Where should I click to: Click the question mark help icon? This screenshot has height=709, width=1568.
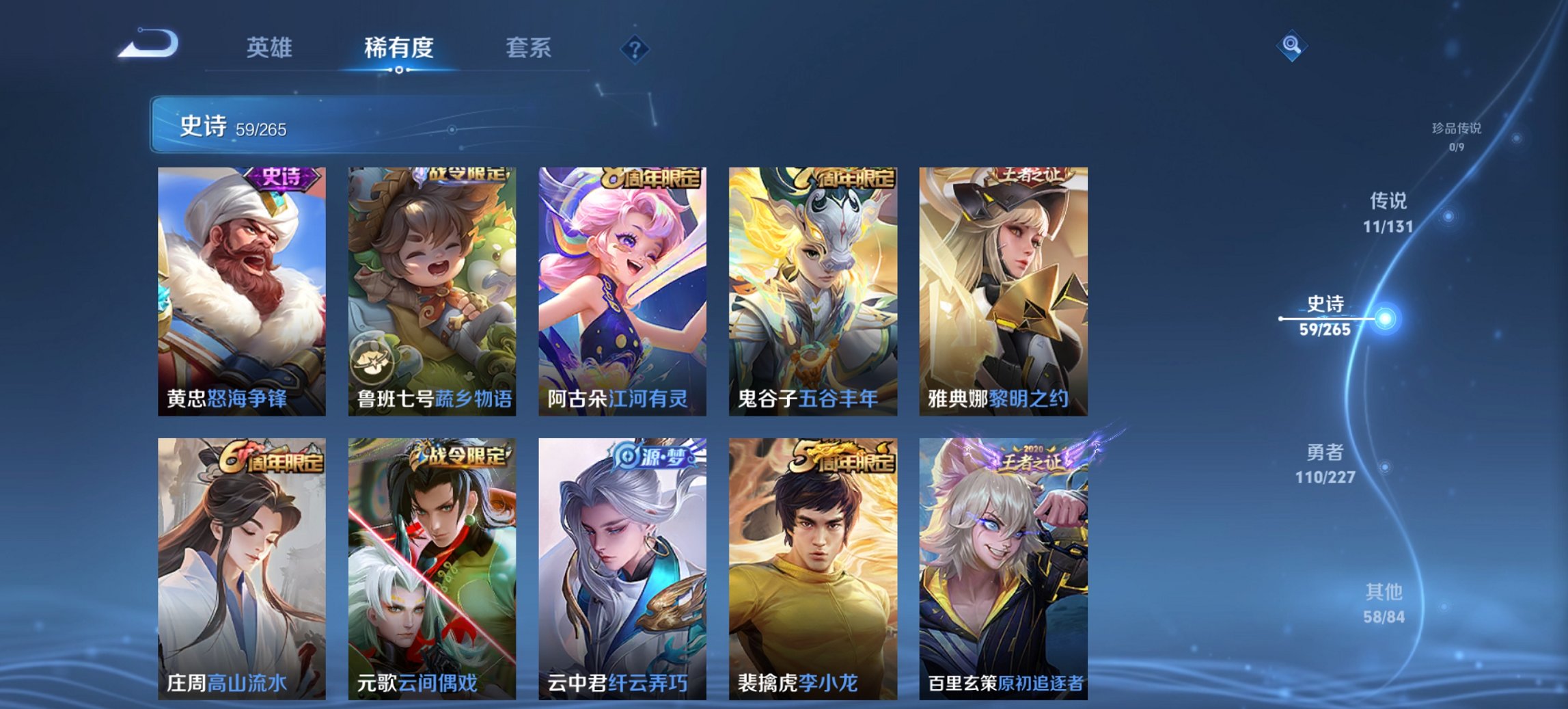633,49
